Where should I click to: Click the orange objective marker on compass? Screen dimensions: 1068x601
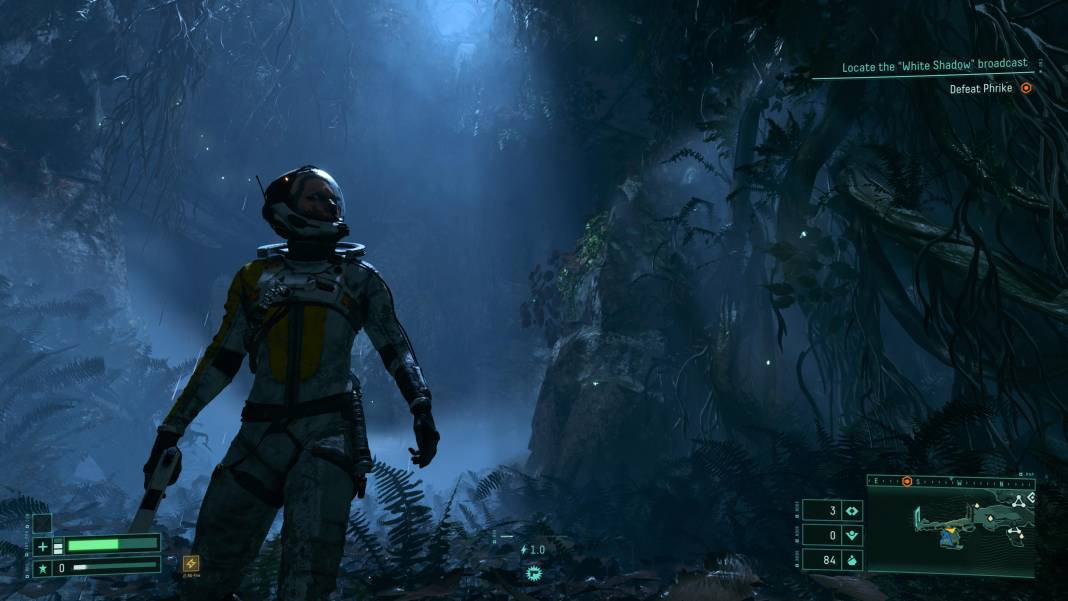pos(907,481)
